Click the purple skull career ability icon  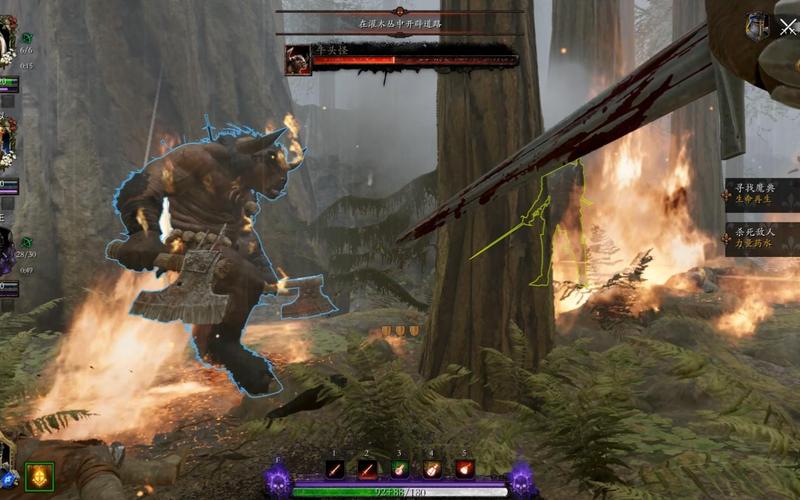pyautogui.click(x=278, y=479)
